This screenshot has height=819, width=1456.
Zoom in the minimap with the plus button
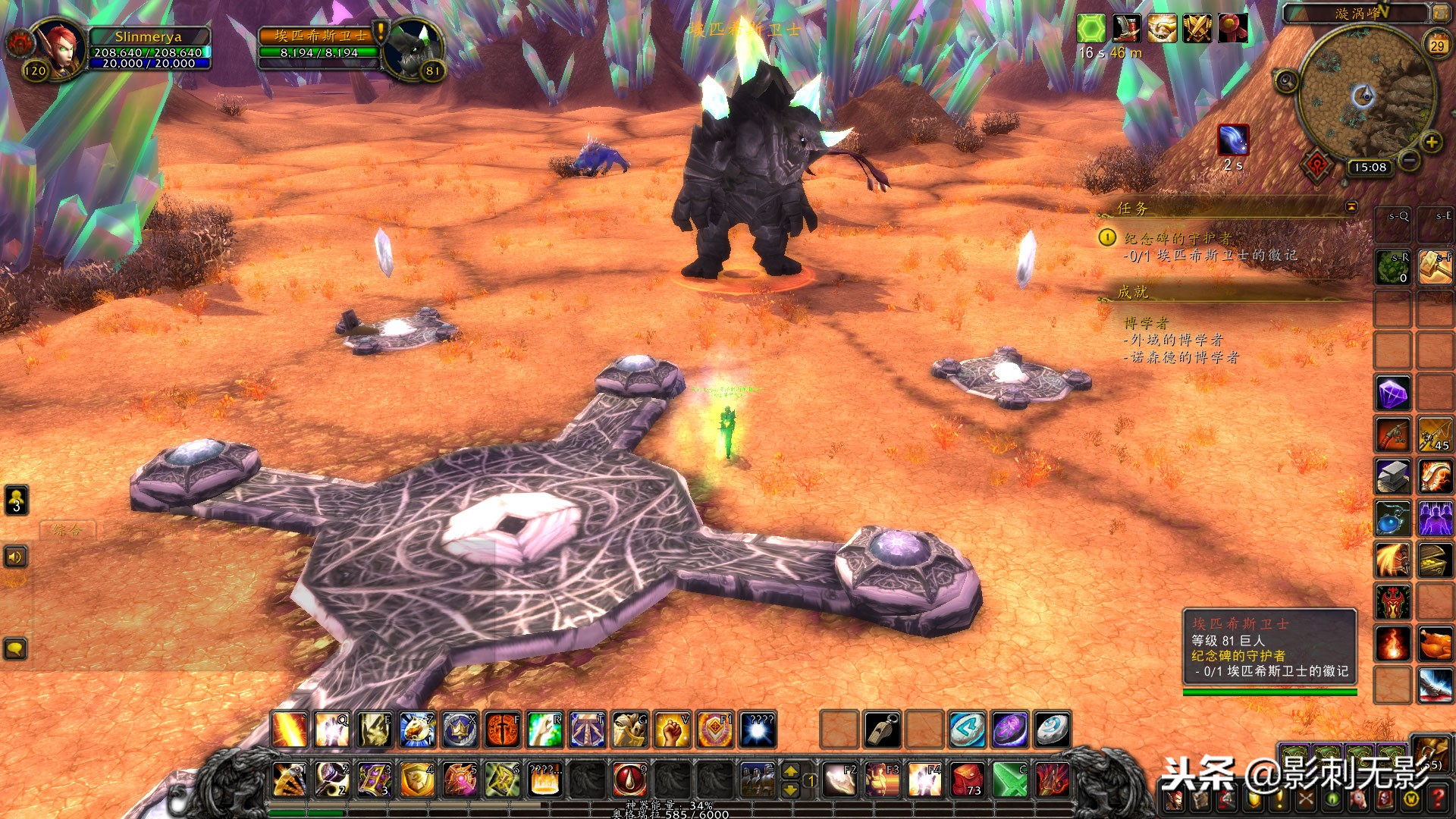[x=1431, y=142]
